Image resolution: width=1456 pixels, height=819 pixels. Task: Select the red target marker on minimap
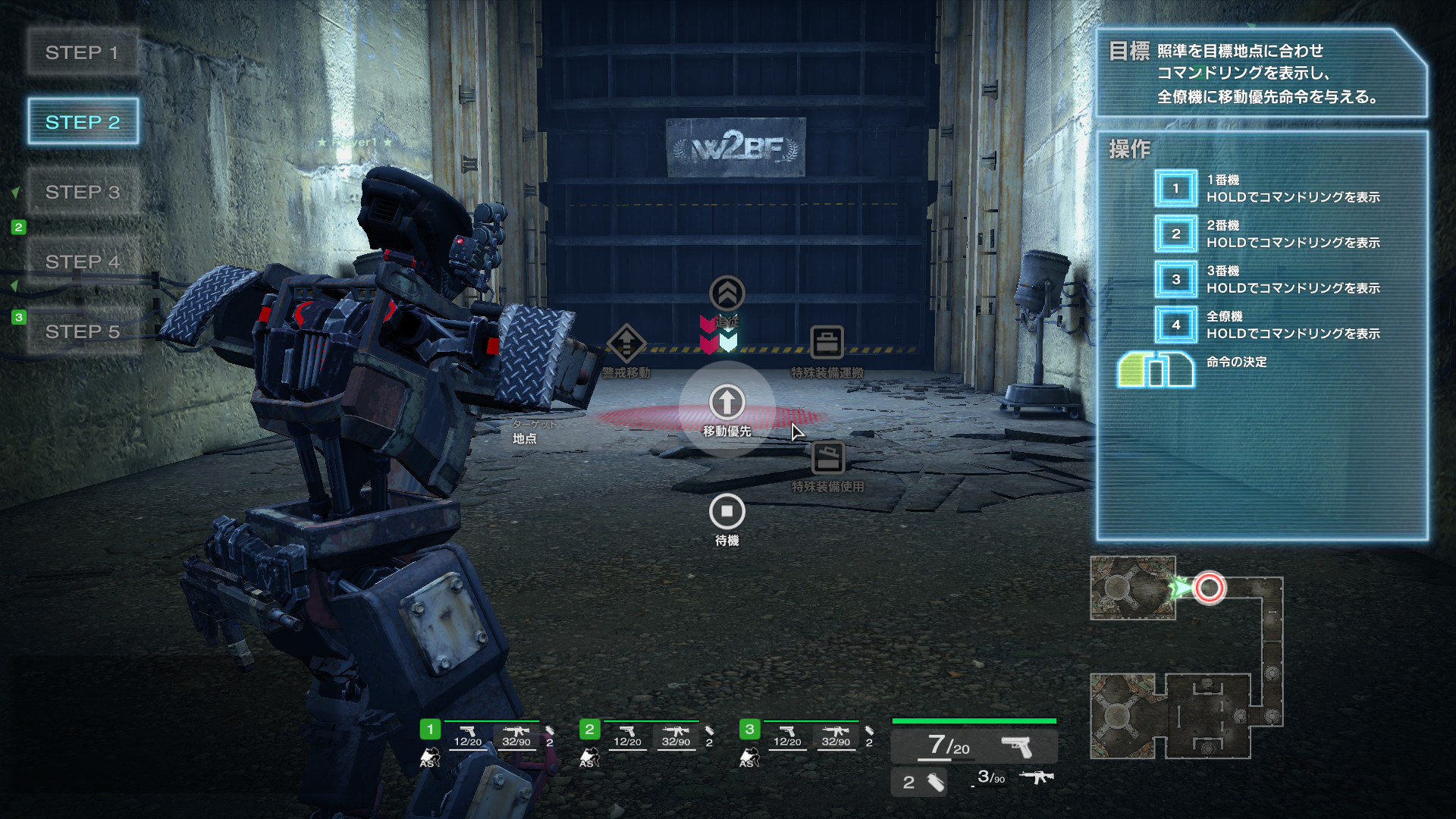point(1209,588)
